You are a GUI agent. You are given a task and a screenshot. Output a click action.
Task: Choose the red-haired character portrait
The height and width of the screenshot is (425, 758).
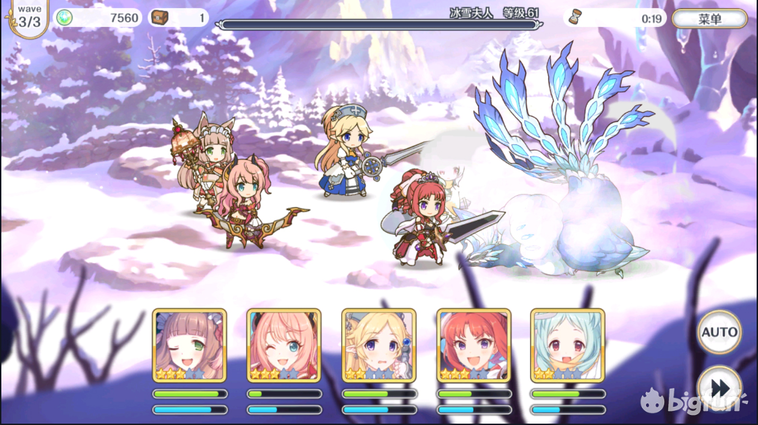473,346
